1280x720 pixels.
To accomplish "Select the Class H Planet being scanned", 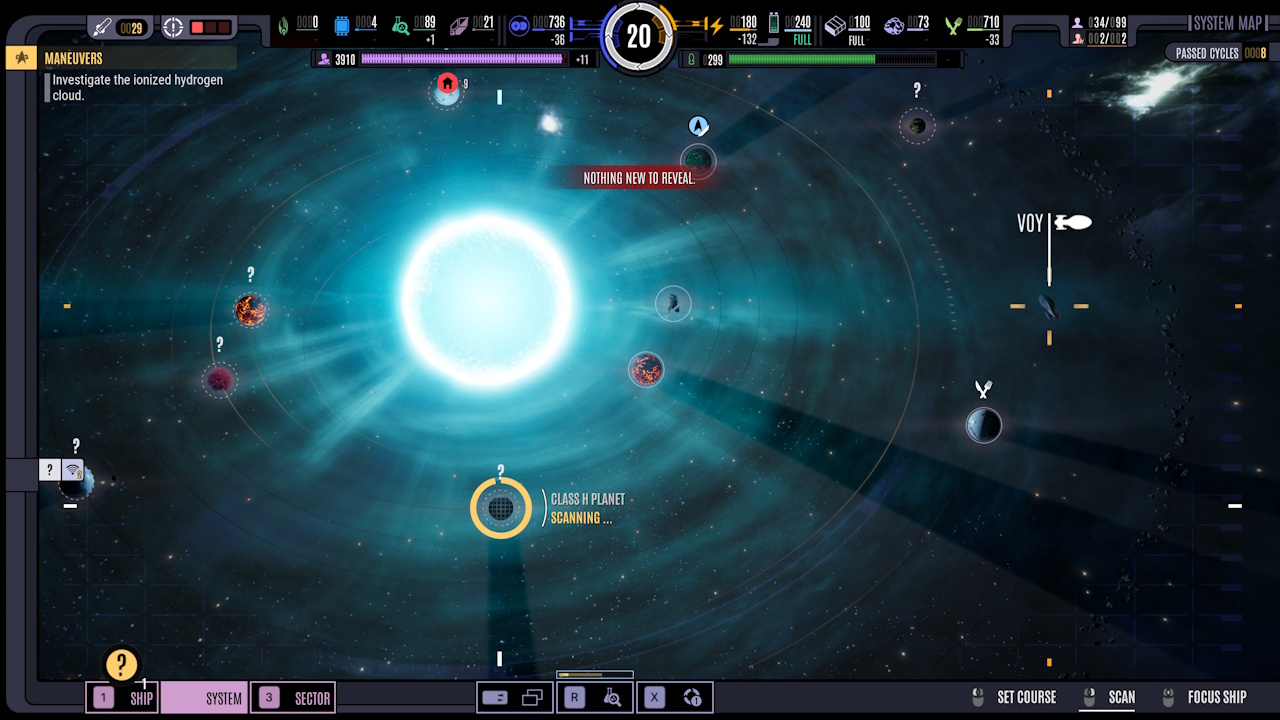I will [501, 507].
